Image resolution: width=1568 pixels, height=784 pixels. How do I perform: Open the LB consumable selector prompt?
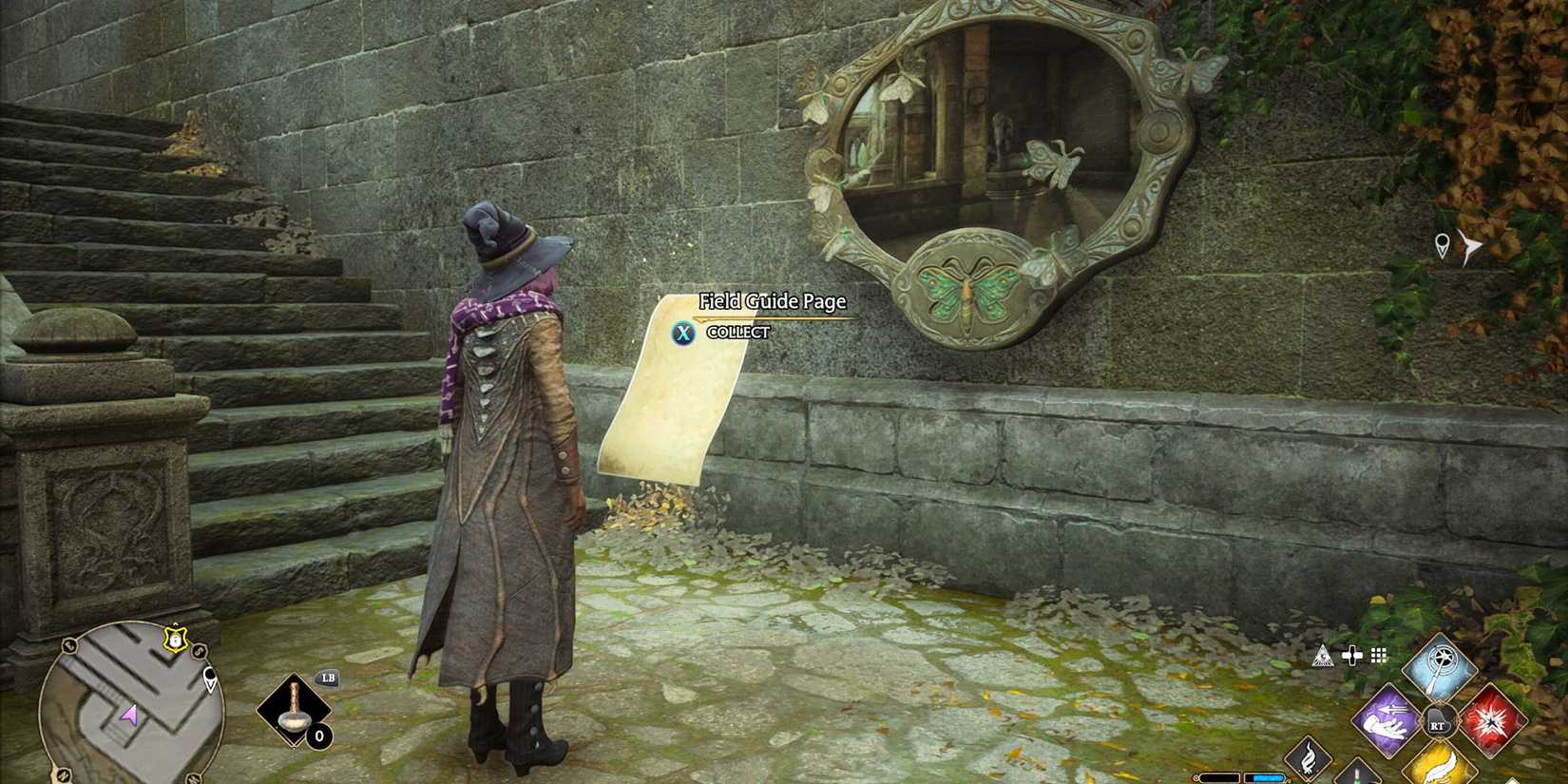327,678
